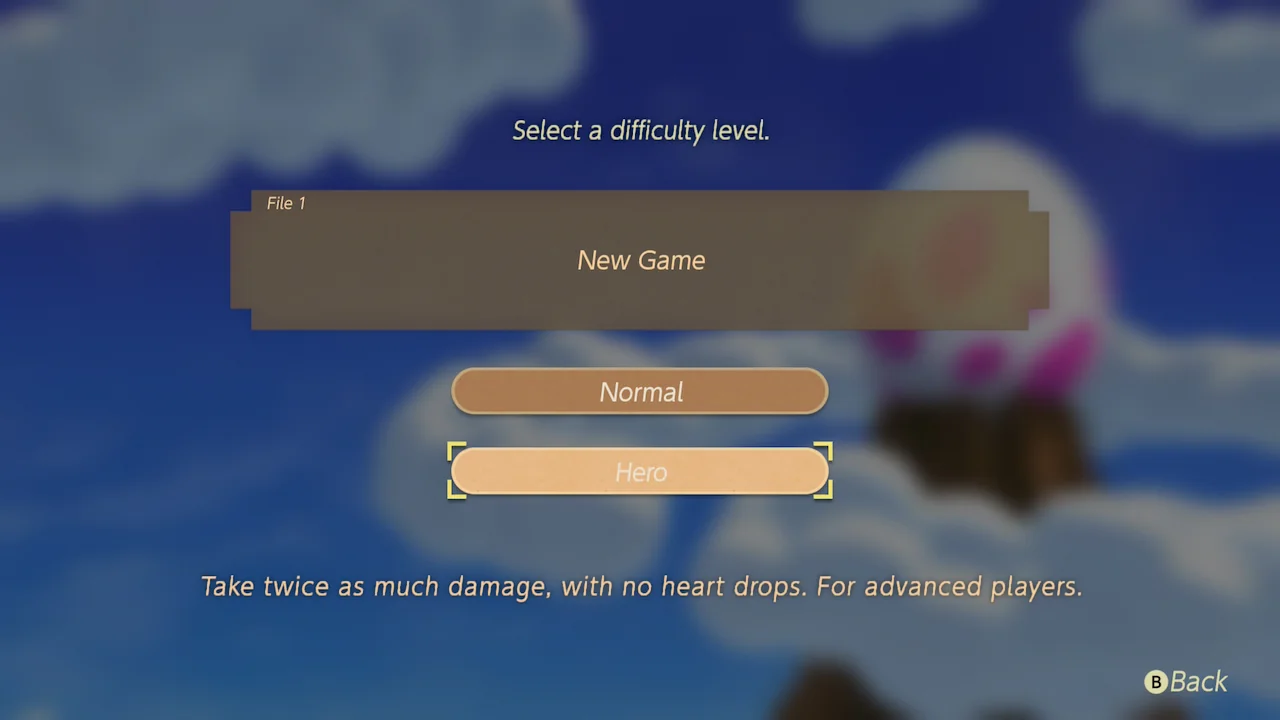Click the circular B button icon

coord(1156,682)
